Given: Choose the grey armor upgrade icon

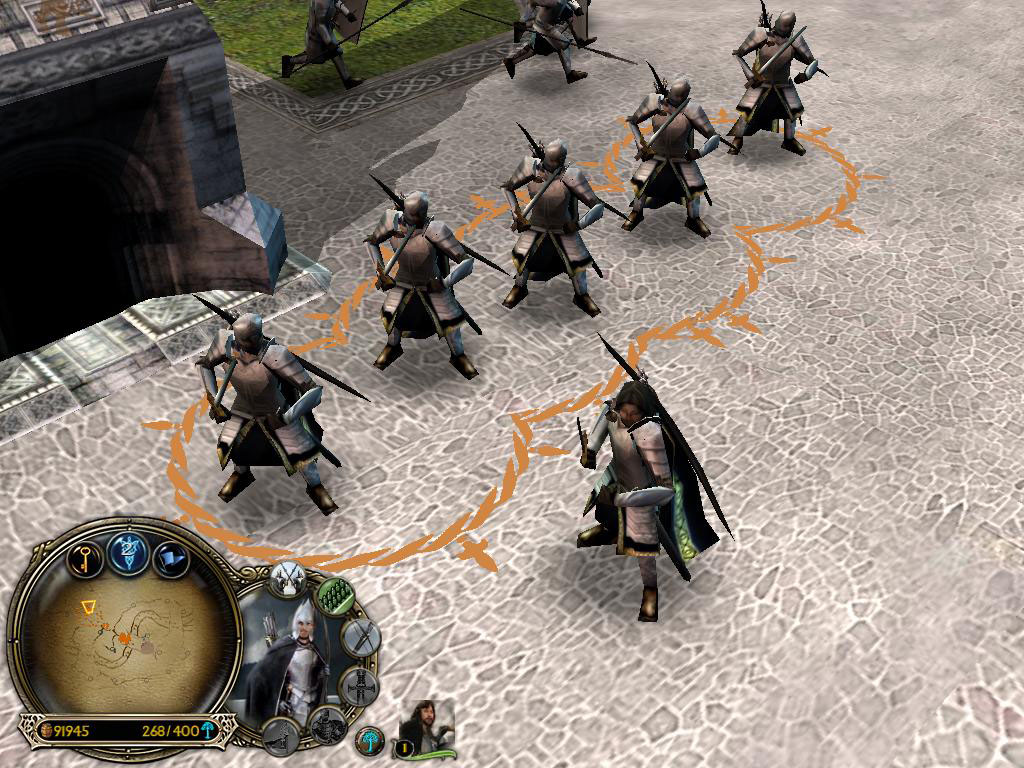Looking at the screenshot, I should tap(358, 688).
